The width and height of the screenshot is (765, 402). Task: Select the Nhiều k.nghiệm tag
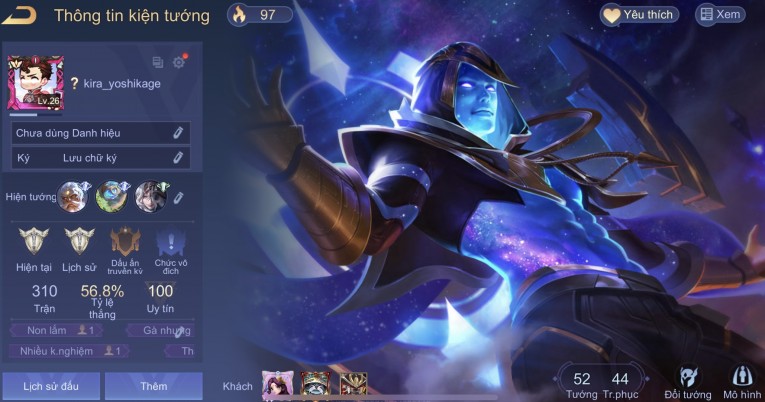click(68, 351)
